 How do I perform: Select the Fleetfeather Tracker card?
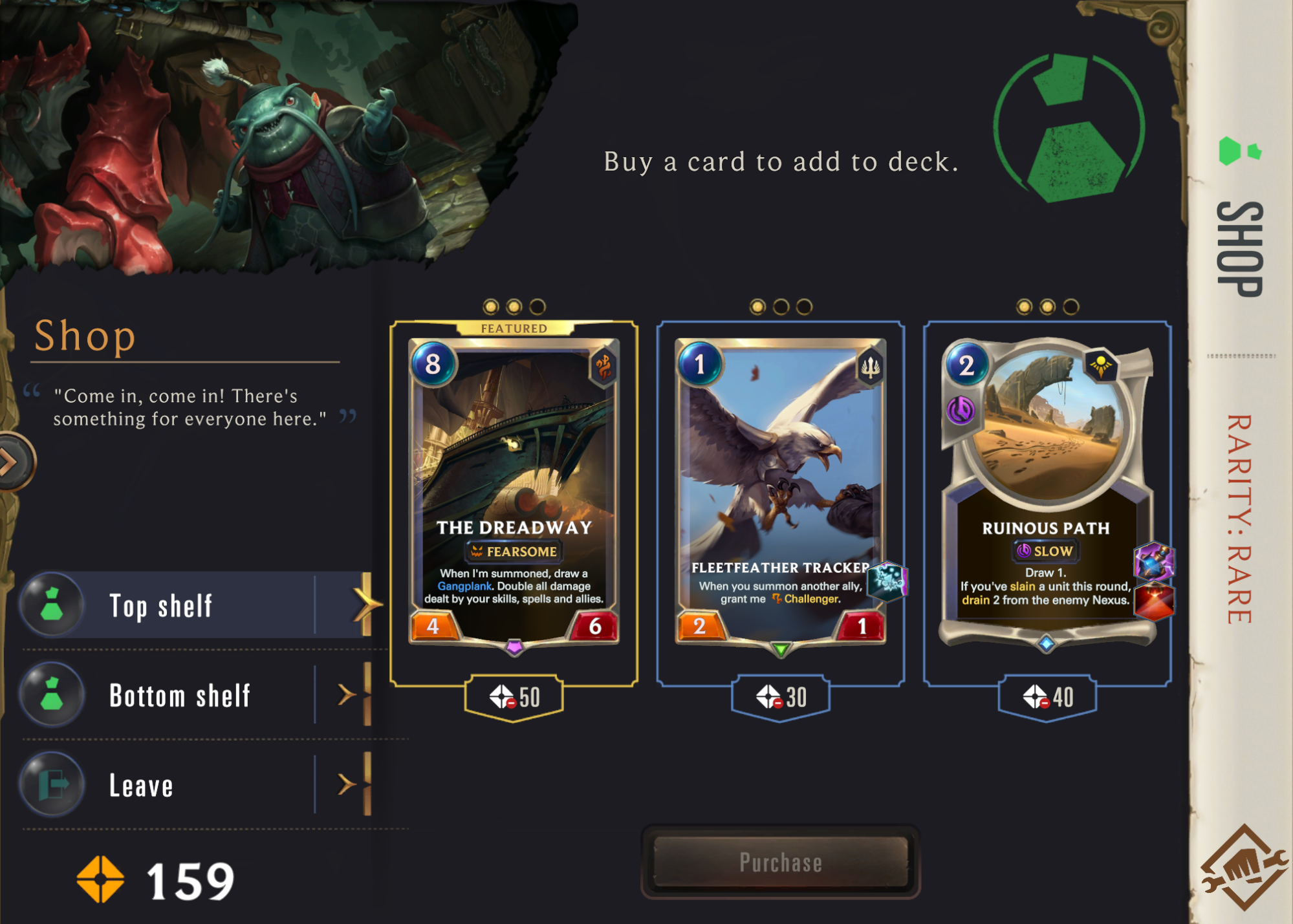780,491
